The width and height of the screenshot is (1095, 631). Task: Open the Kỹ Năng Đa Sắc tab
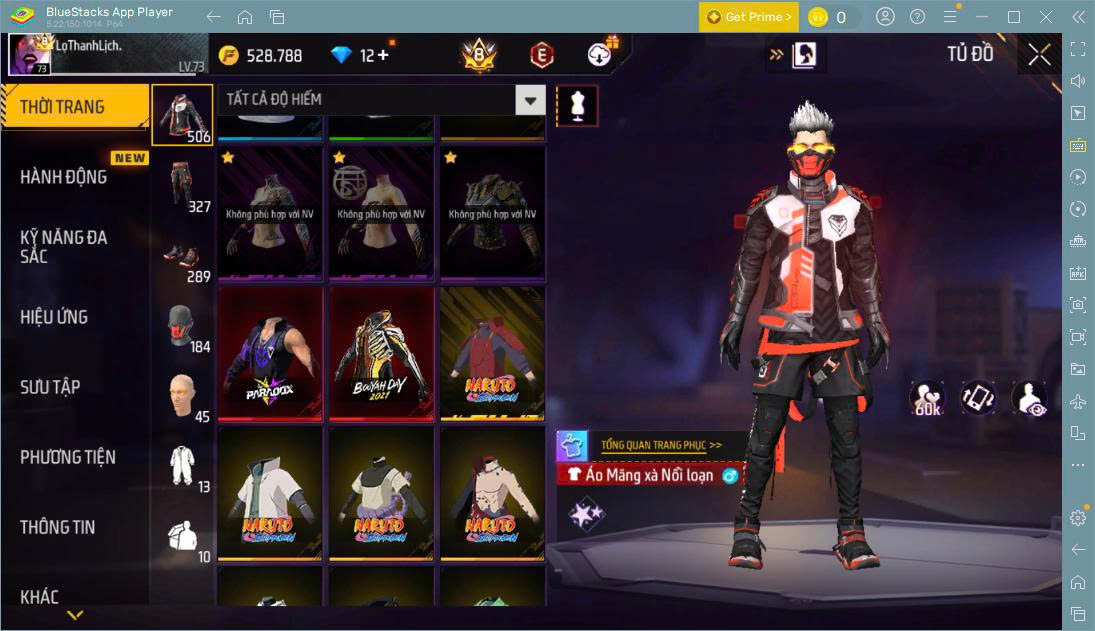tap(64, 246)
